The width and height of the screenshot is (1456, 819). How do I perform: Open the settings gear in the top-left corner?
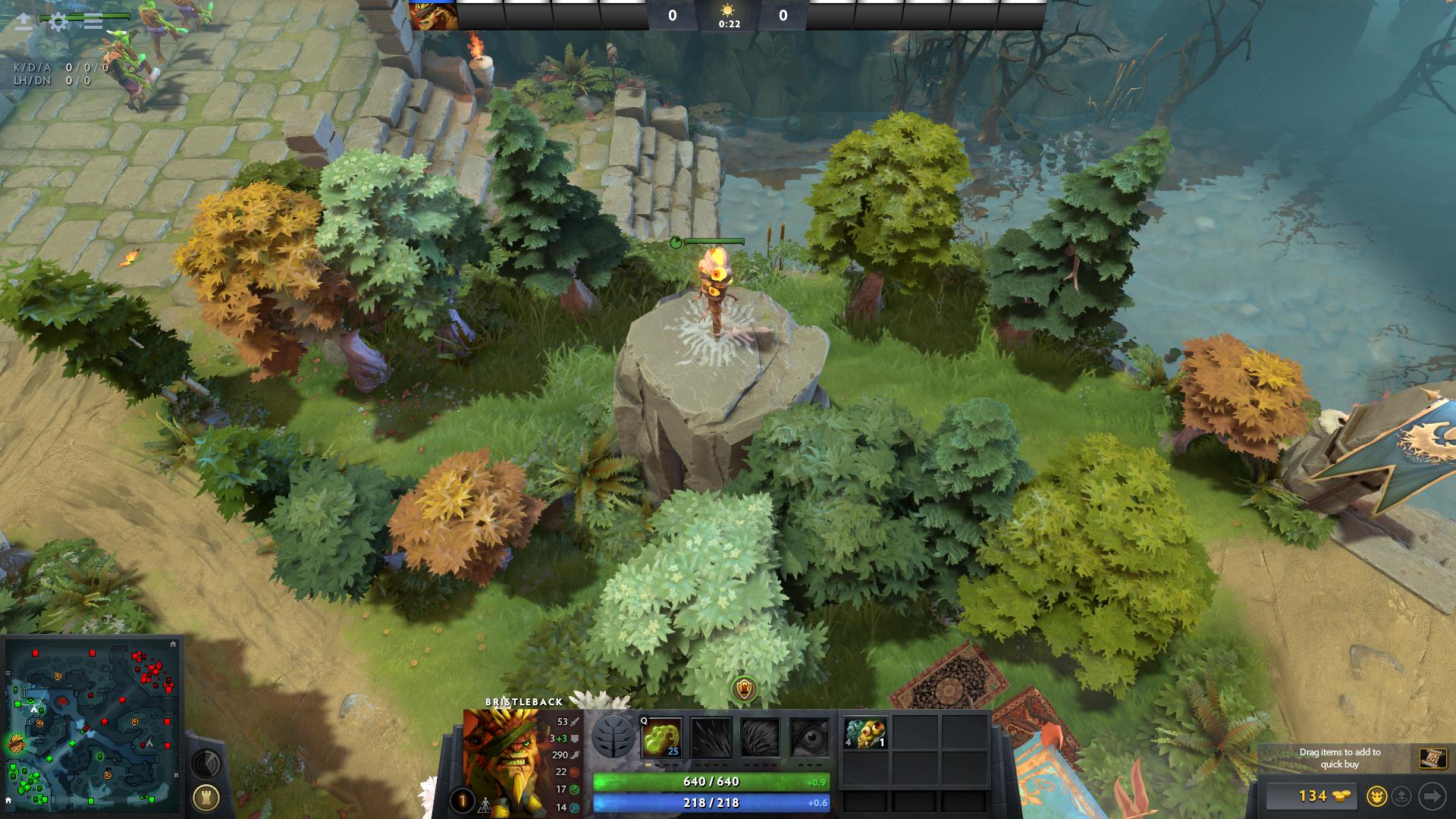coord(58,21)
